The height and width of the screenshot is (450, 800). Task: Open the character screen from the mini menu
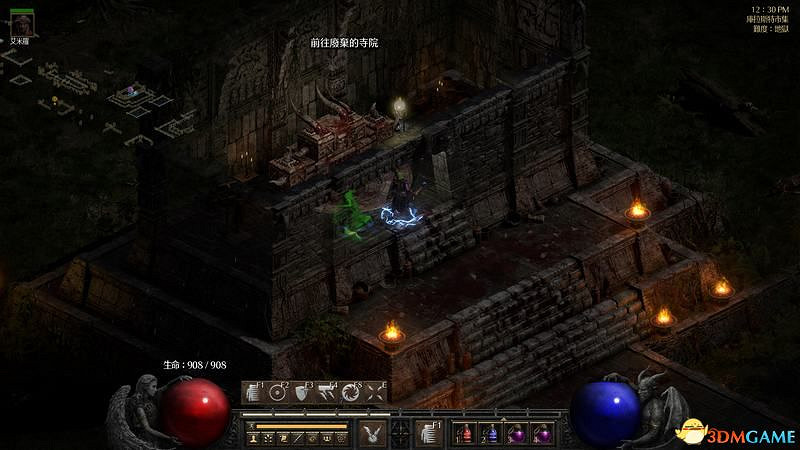tap(256, 439)
